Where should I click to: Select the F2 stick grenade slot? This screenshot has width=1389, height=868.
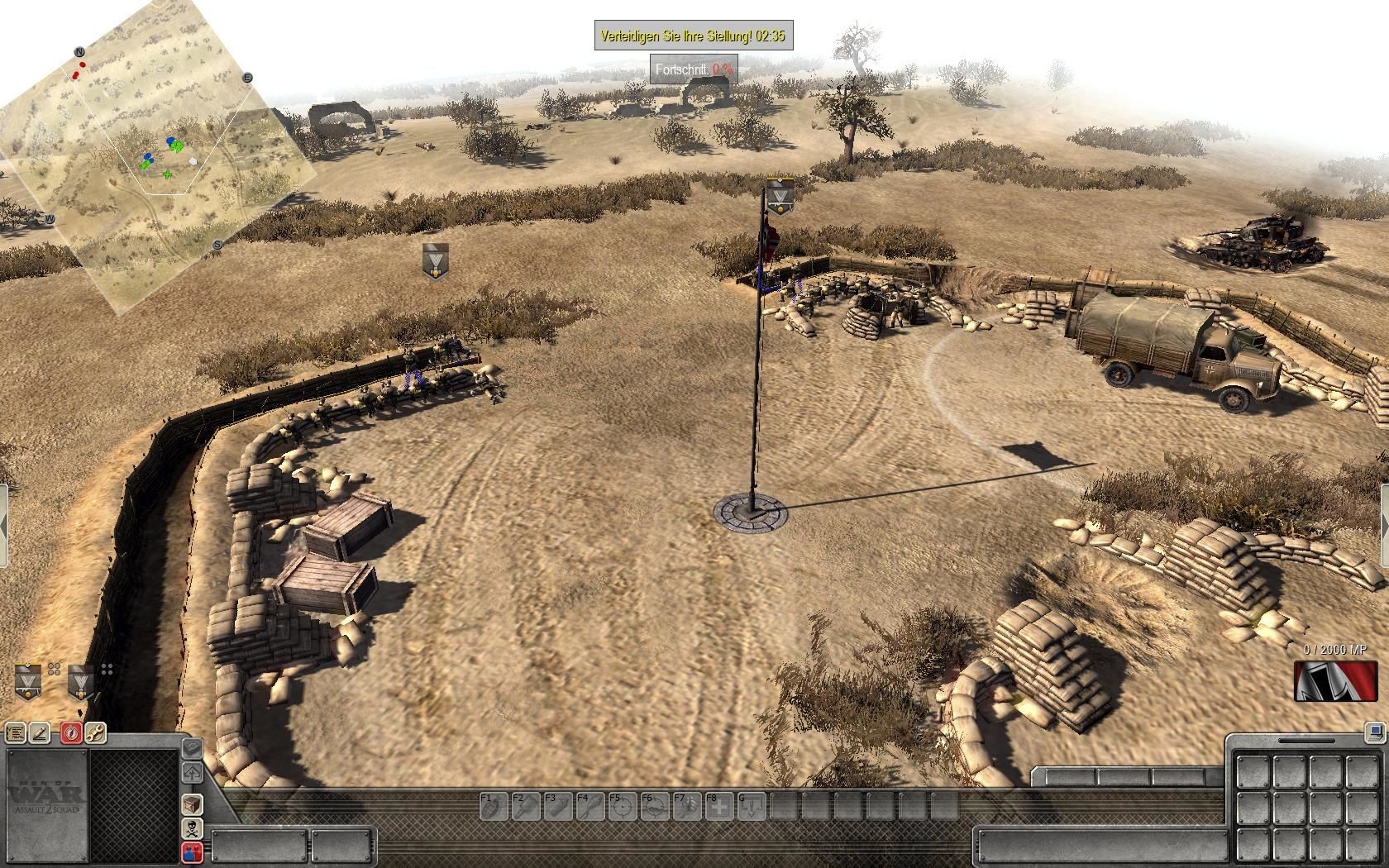coord(525,806)
